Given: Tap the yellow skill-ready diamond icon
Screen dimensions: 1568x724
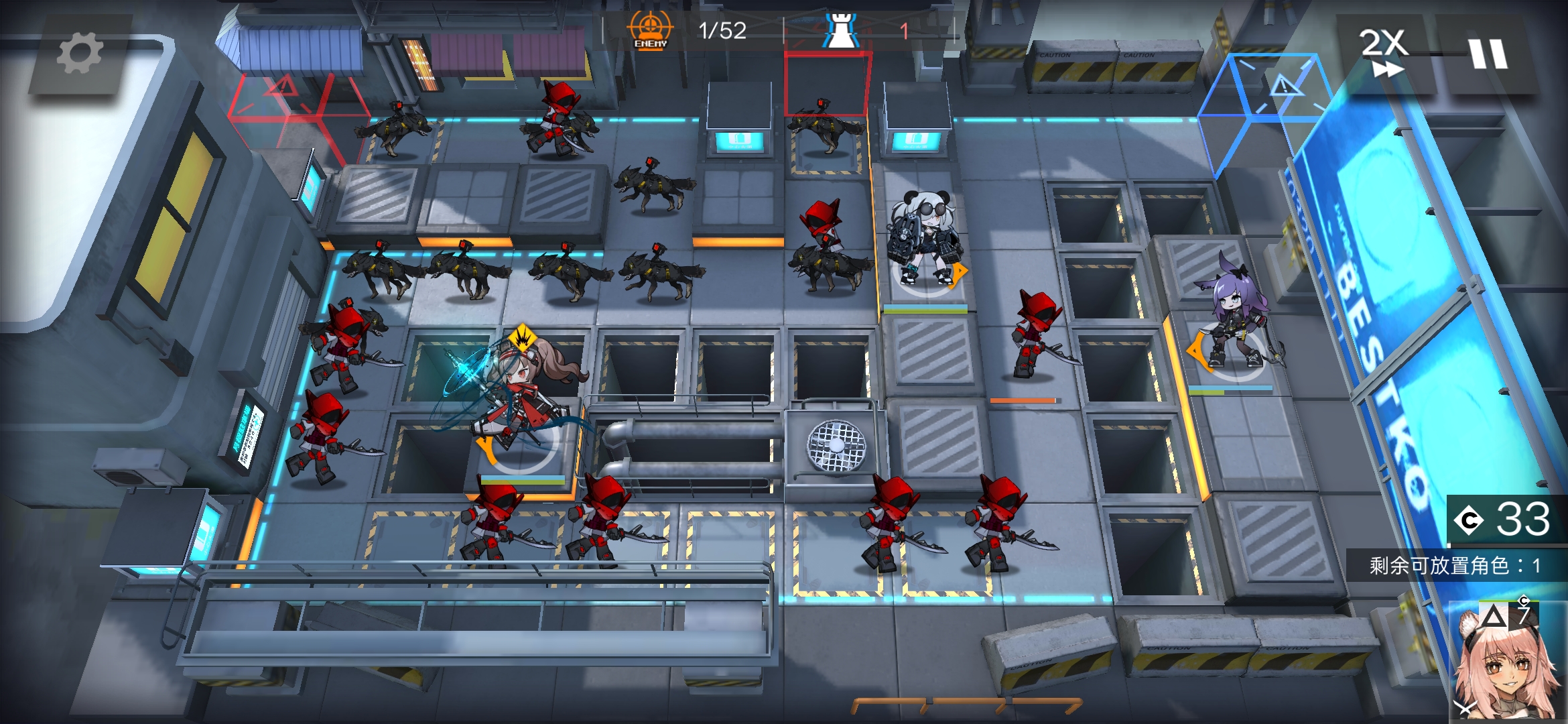Looking at the screenshot, I should point(522,337).
